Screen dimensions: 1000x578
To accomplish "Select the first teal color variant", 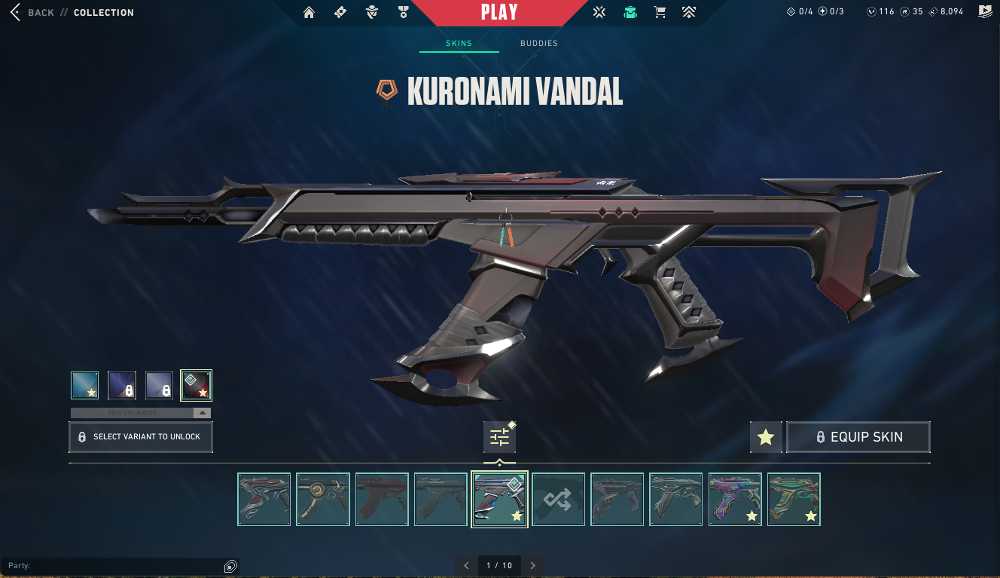I will (x=85, y=385).
